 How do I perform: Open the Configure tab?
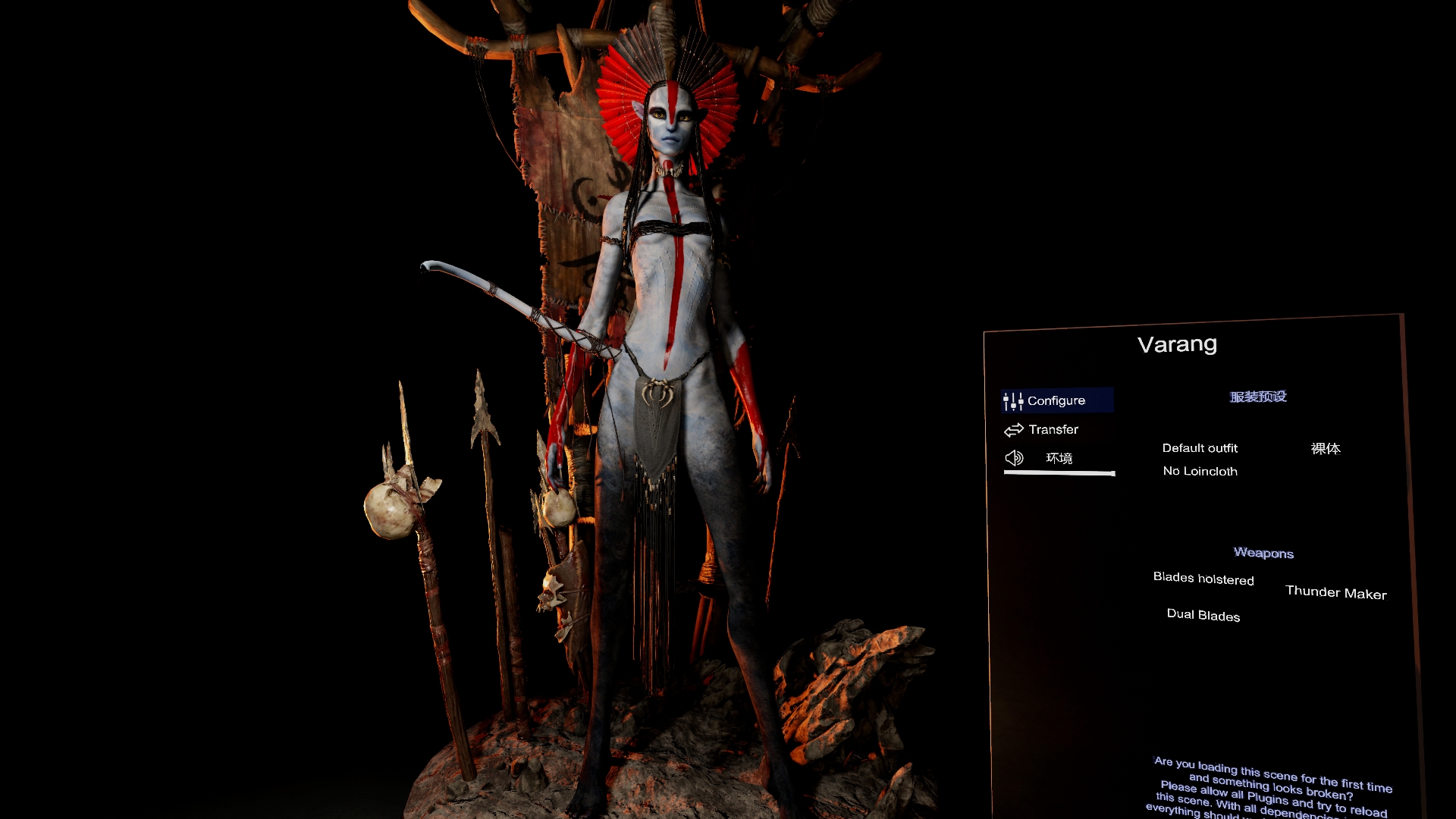pos(1056,400)
